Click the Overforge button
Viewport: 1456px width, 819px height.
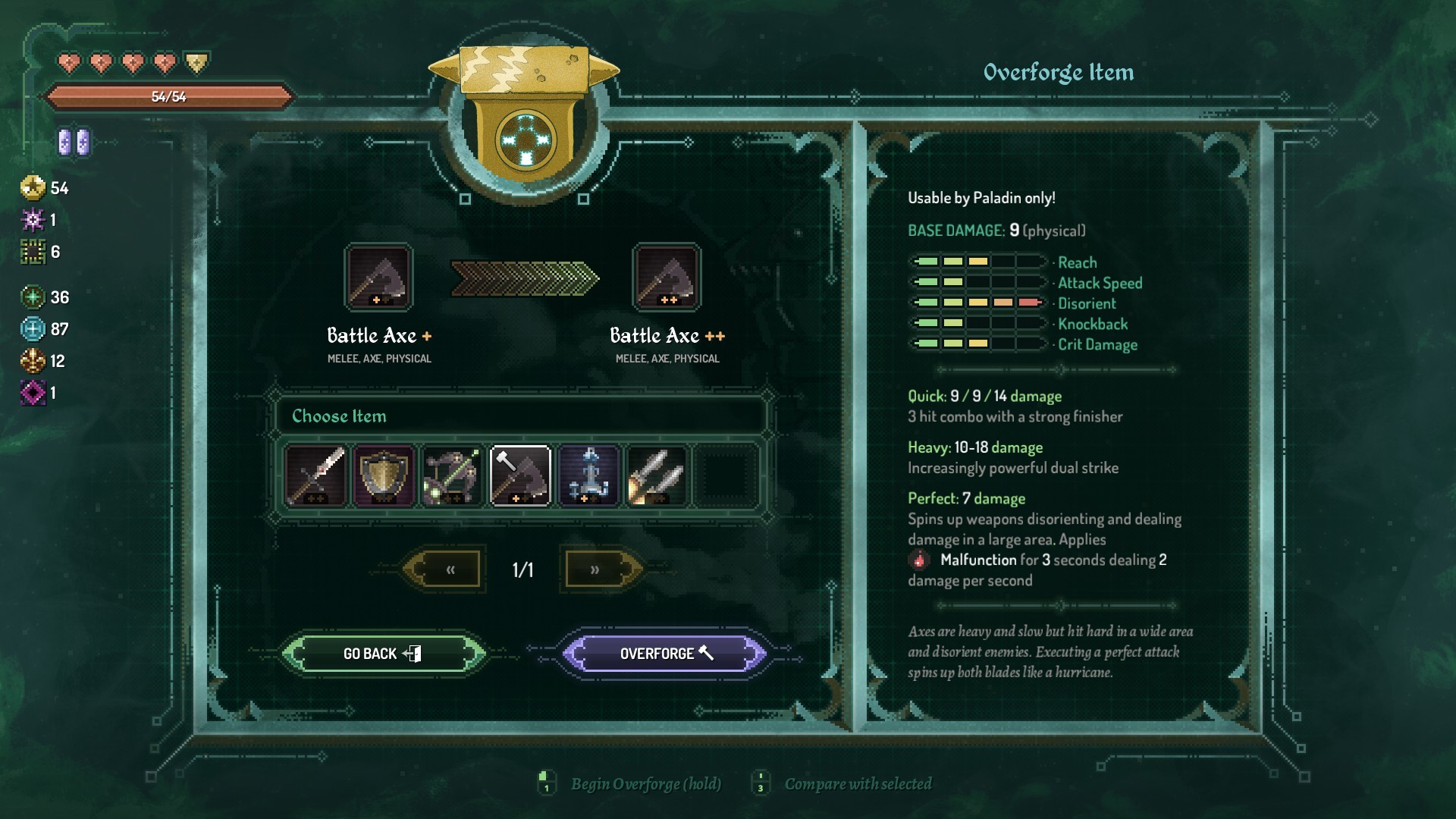665,653
